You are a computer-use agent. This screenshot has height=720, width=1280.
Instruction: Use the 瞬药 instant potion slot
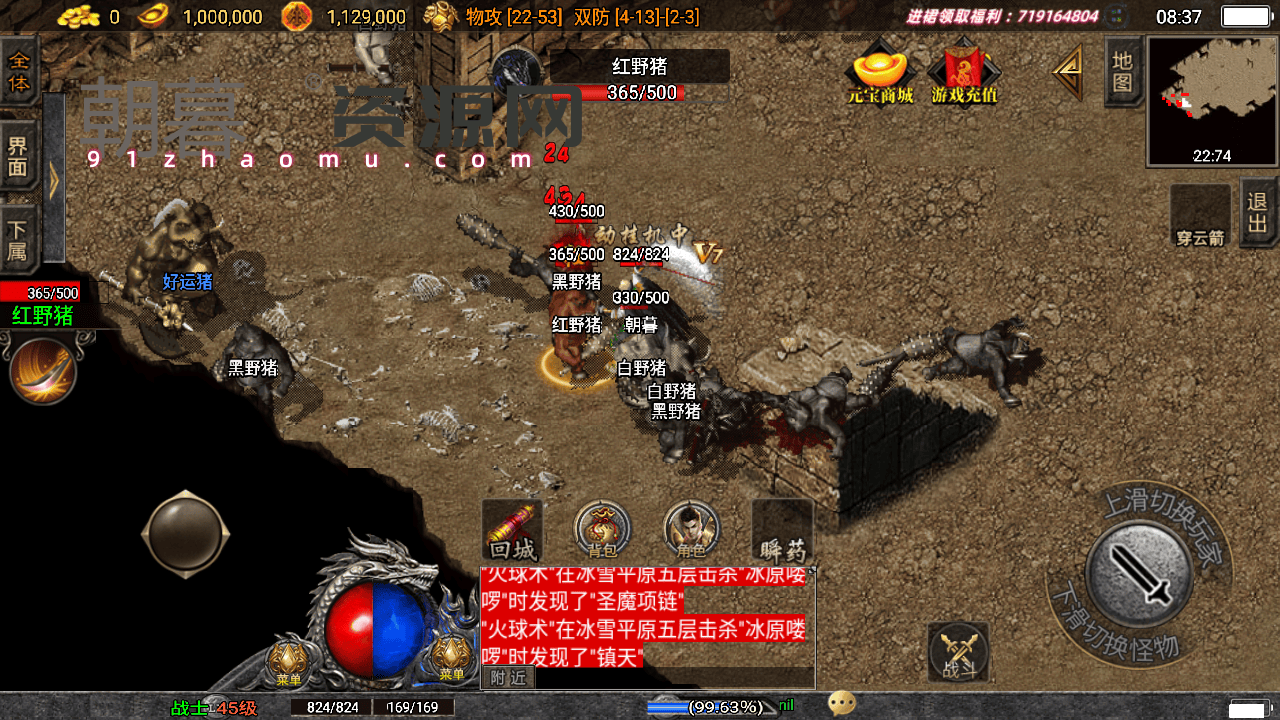tap(782, 530)
